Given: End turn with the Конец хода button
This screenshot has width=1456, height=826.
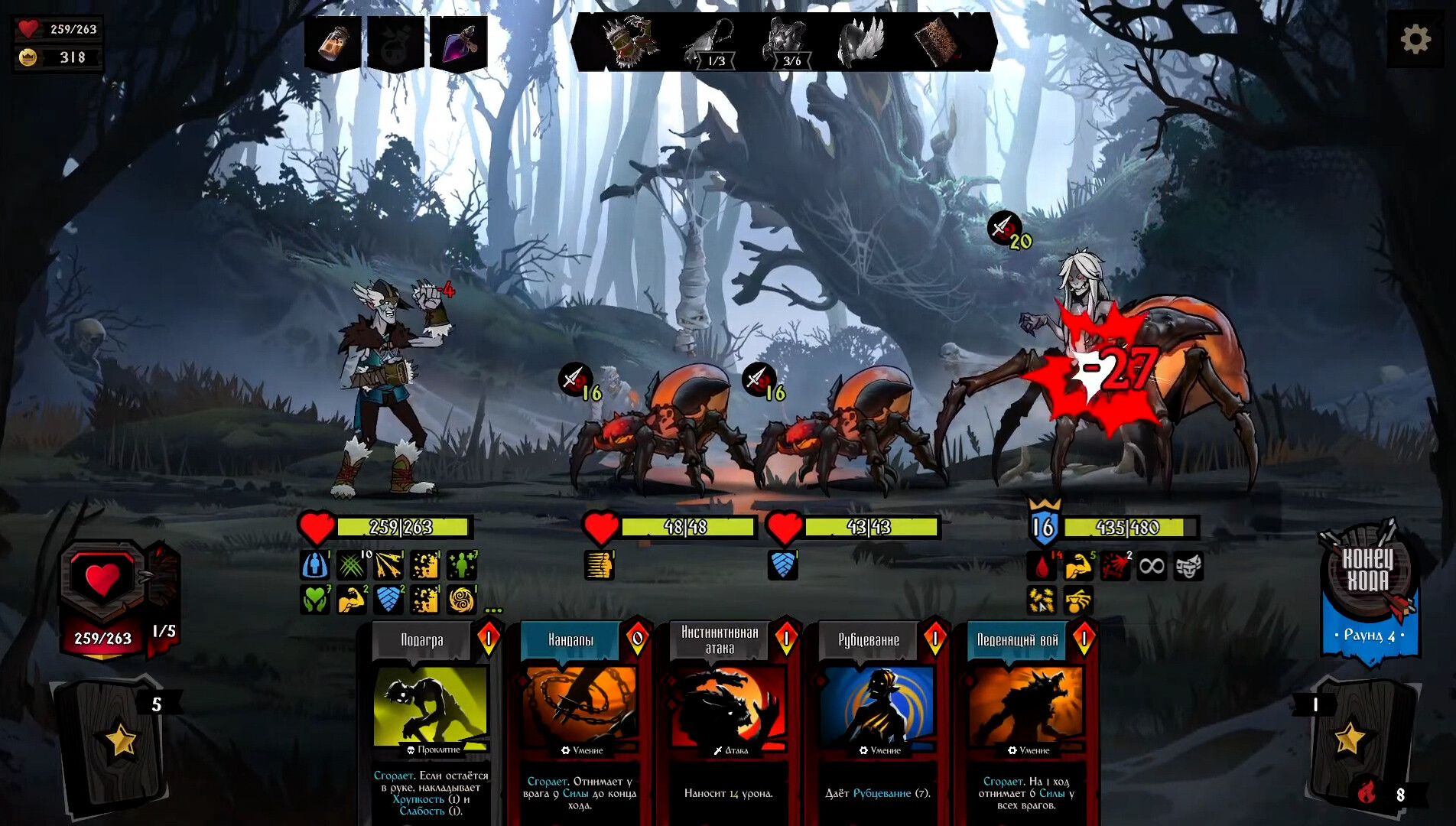Looking at the screenshot, I should pos(1368,571).
